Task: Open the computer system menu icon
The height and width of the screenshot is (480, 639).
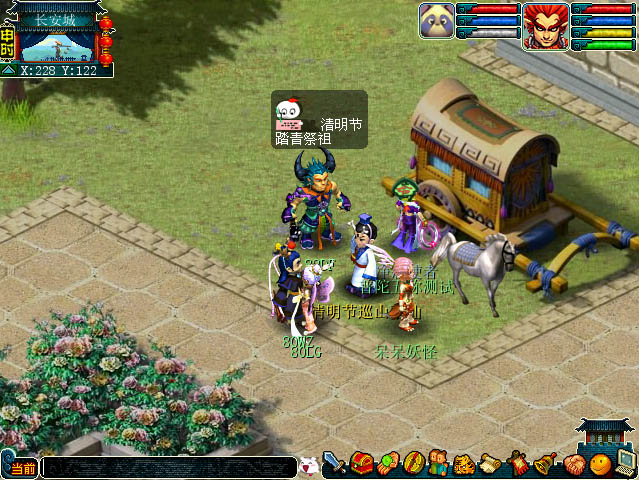Action: pos(626,463)
